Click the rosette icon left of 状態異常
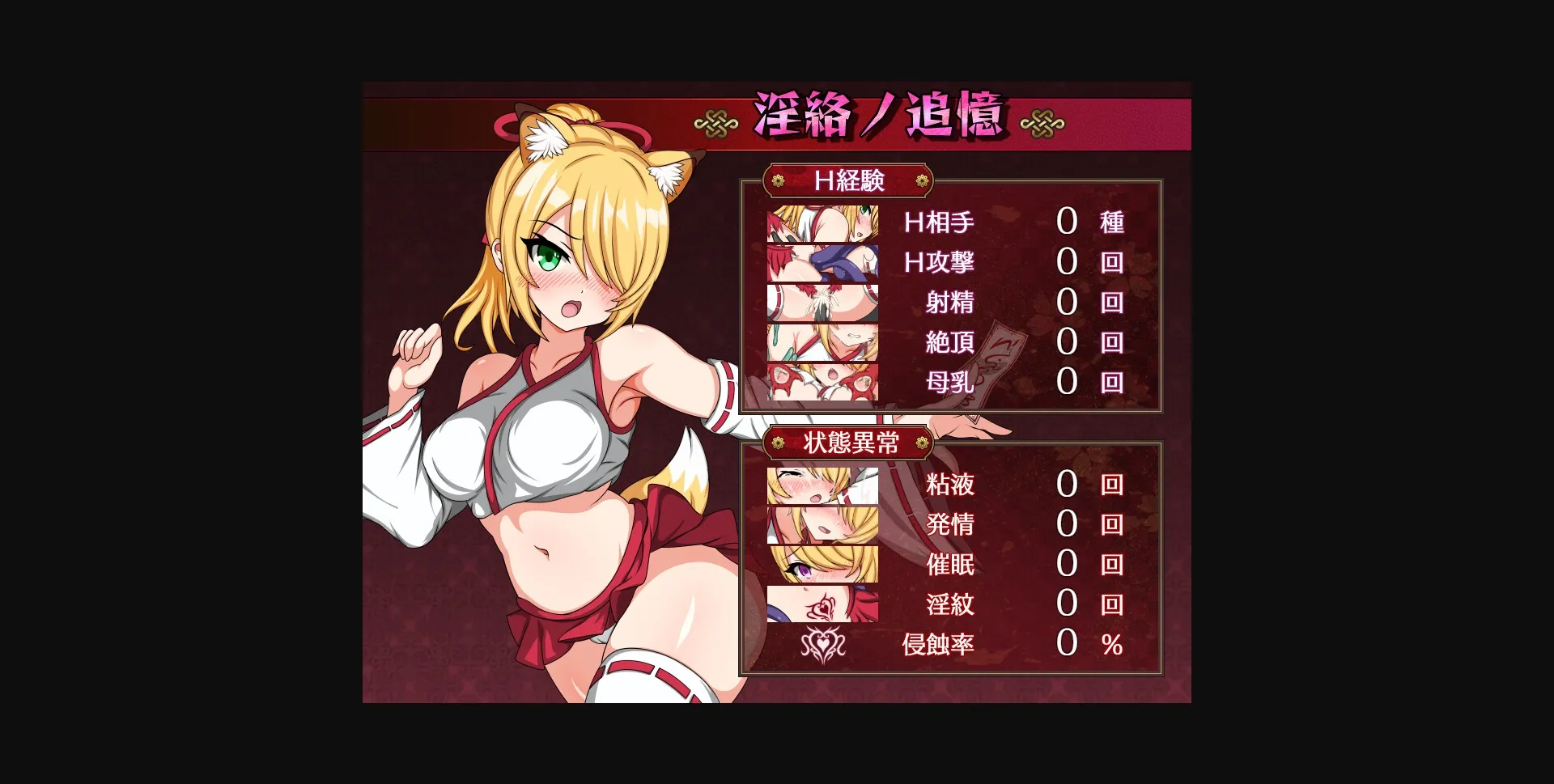 tap(779, 444)
